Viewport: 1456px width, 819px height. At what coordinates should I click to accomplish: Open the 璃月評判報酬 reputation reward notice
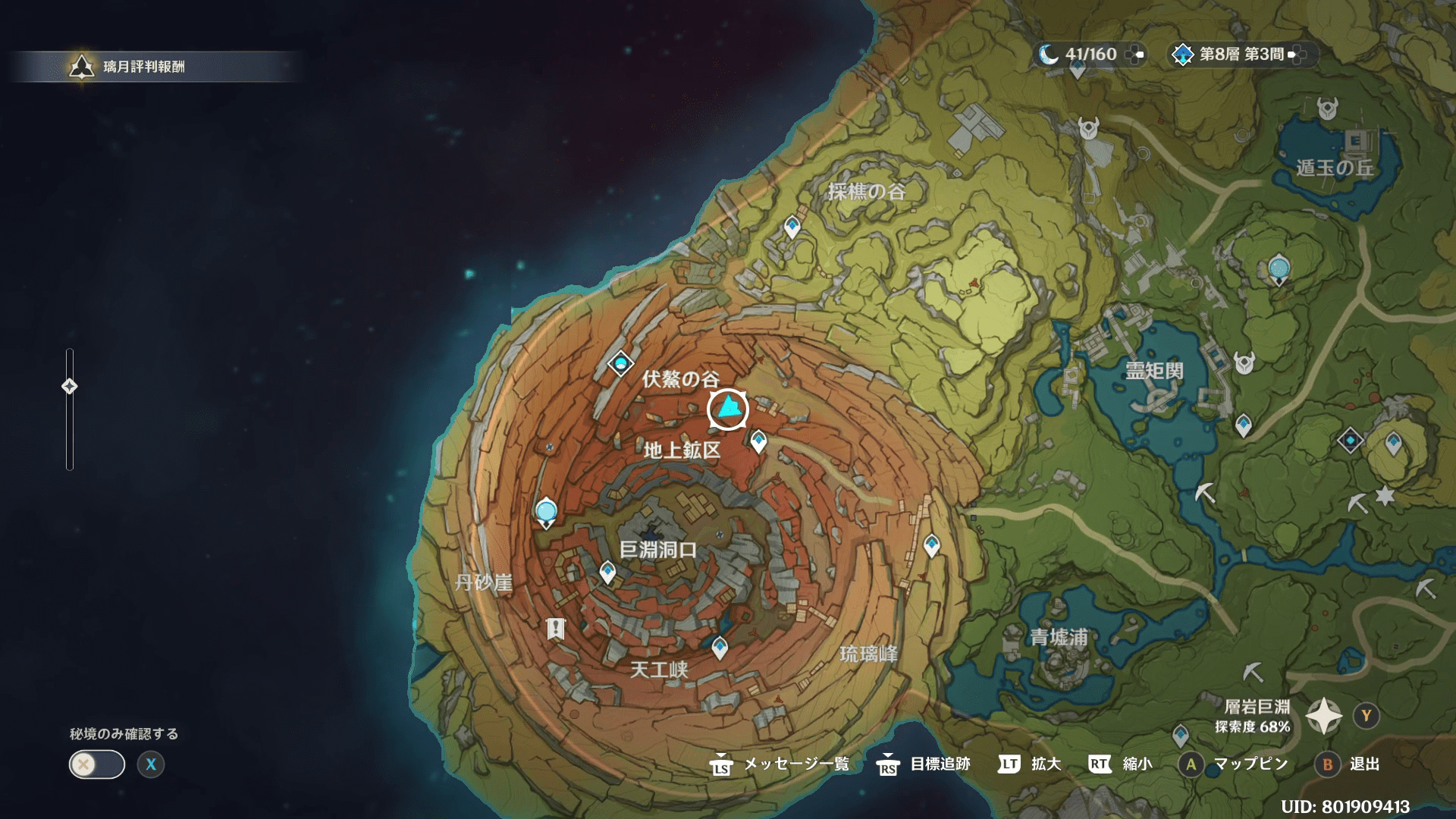(144, 67)
